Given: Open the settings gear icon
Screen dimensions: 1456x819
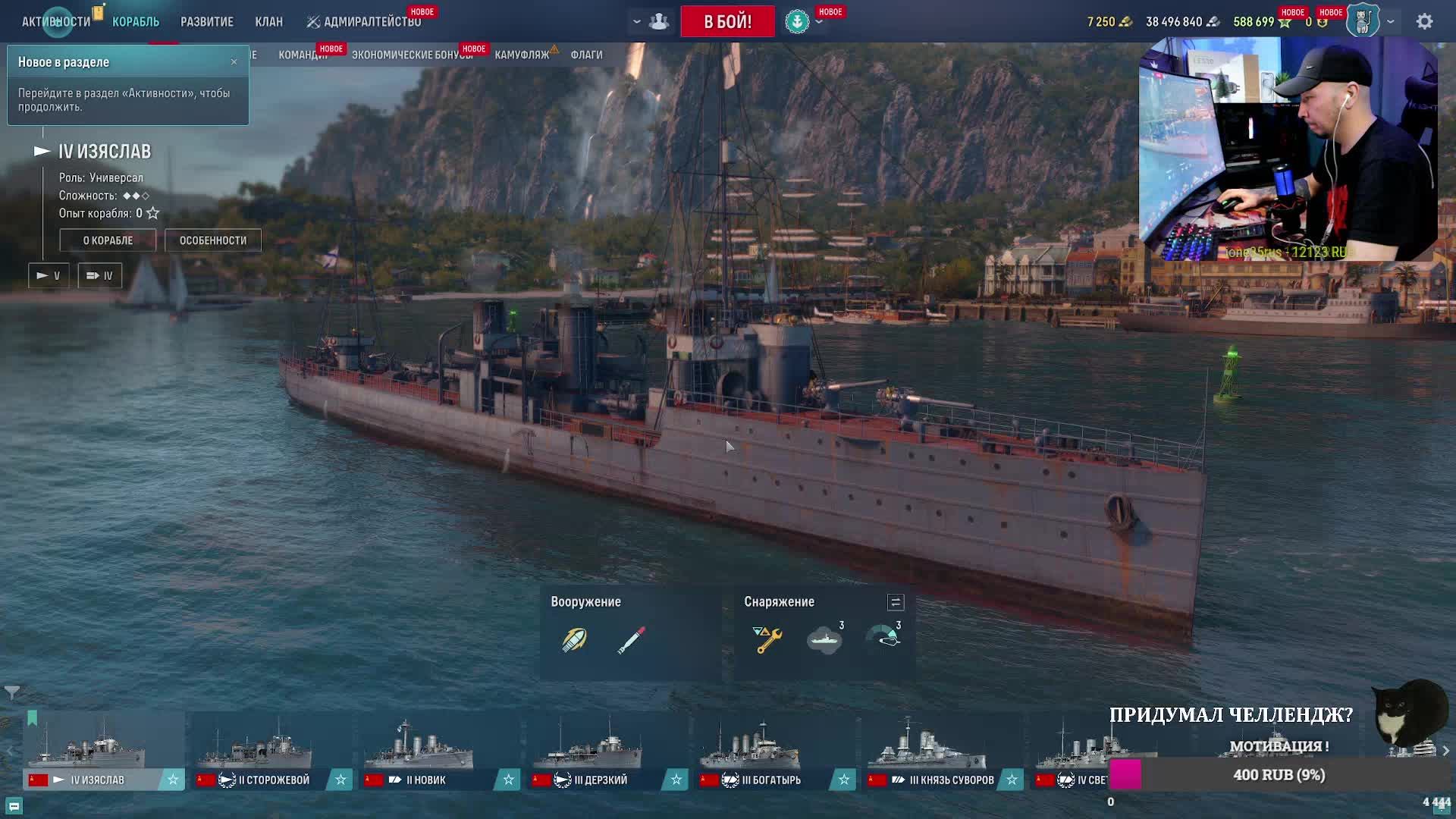Looking at the screenshot, I should [x=1424, y=21].
